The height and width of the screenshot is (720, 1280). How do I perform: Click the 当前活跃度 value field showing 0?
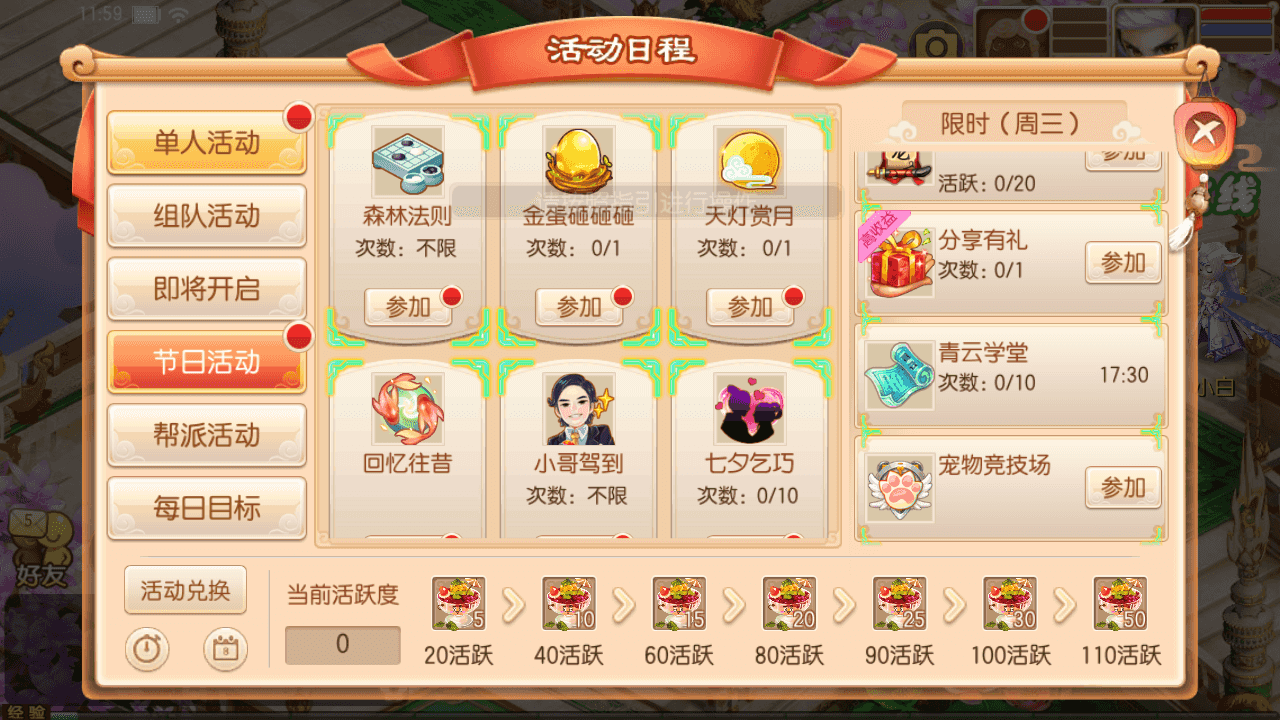coord(342,645)
